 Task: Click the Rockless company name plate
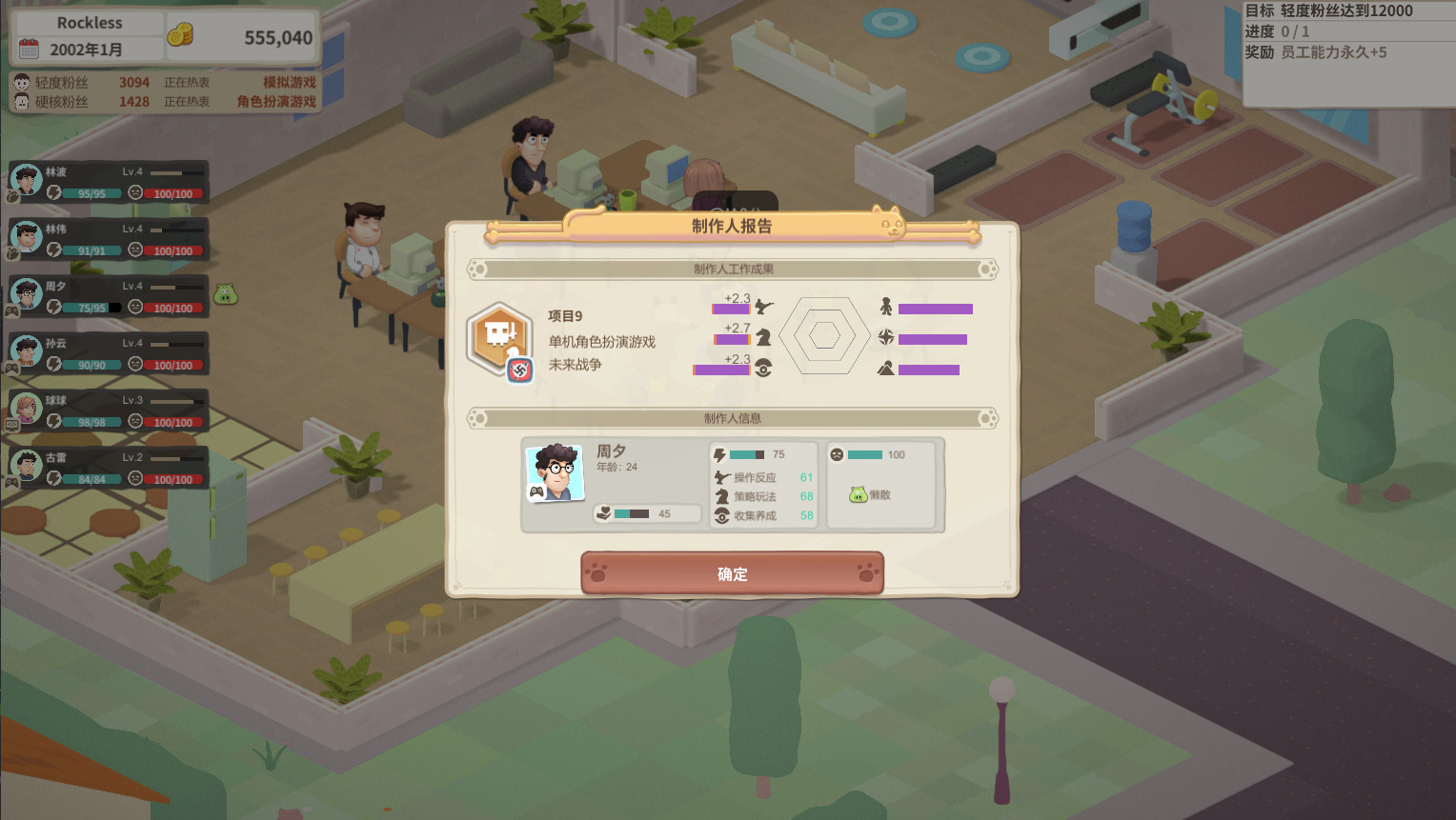point(89,22)
